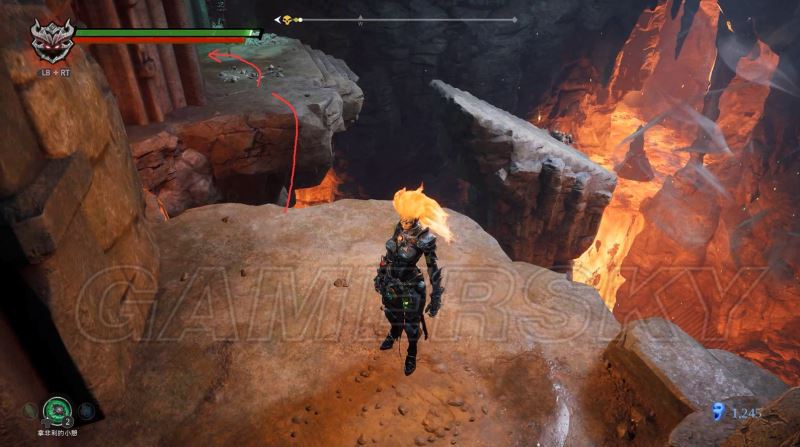Click the golden skull marker on the compass
Screen dimensions: 800x447
click(x=287, y=20)
